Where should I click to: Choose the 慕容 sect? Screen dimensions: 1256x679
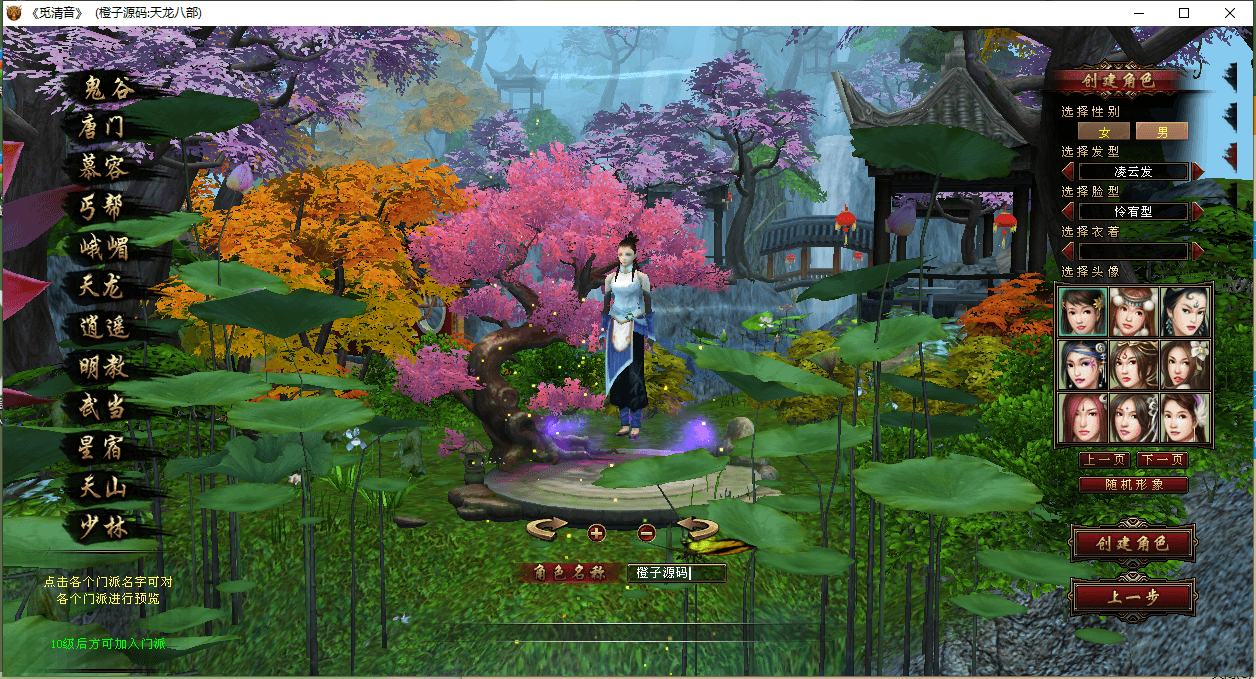coord(103,167)
